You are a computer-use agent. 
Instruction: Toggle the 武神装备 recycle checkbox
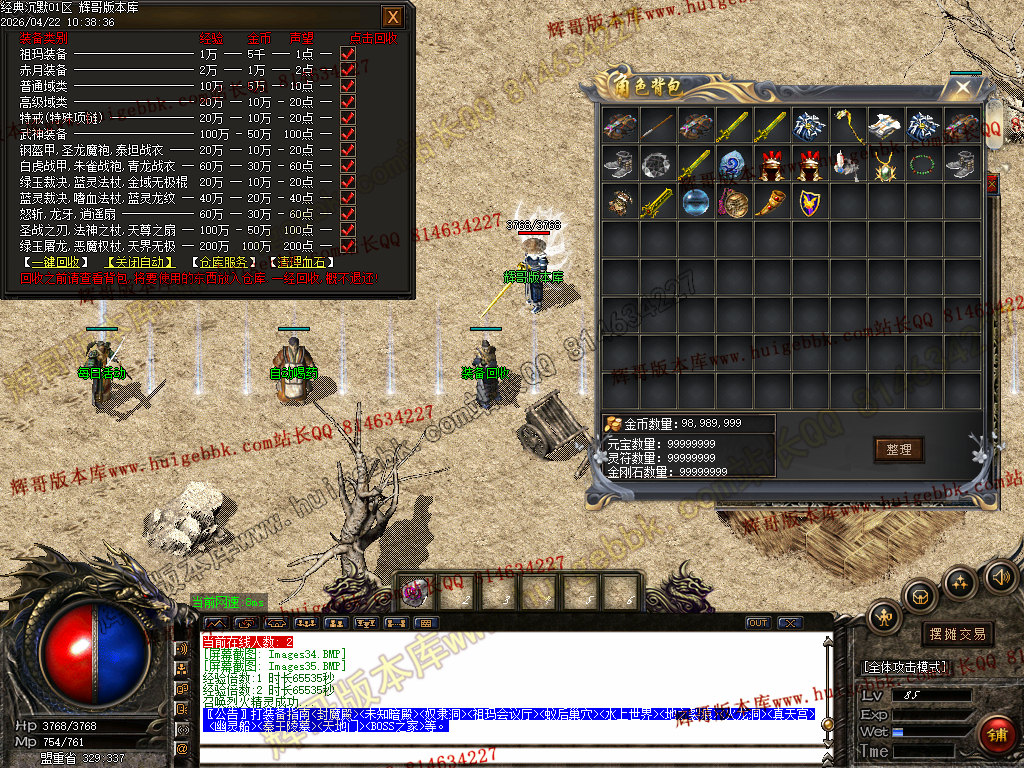(348, 134)
